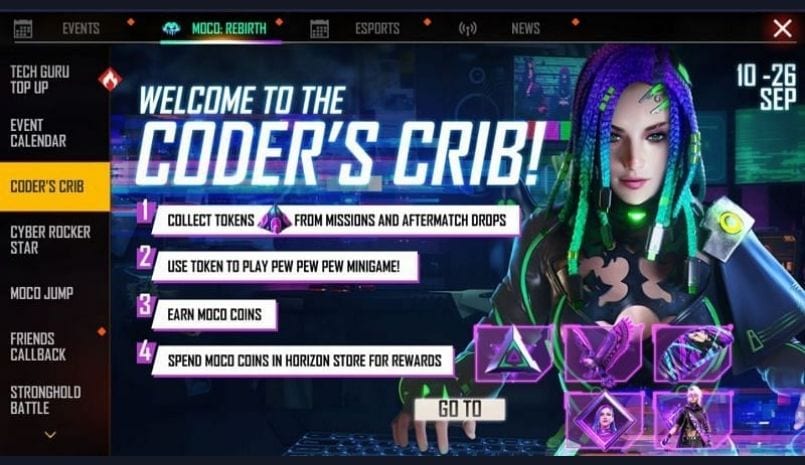Expand the event list with down arrow
Viewport: 805px width, 465px height.
[x=50, y=435]
